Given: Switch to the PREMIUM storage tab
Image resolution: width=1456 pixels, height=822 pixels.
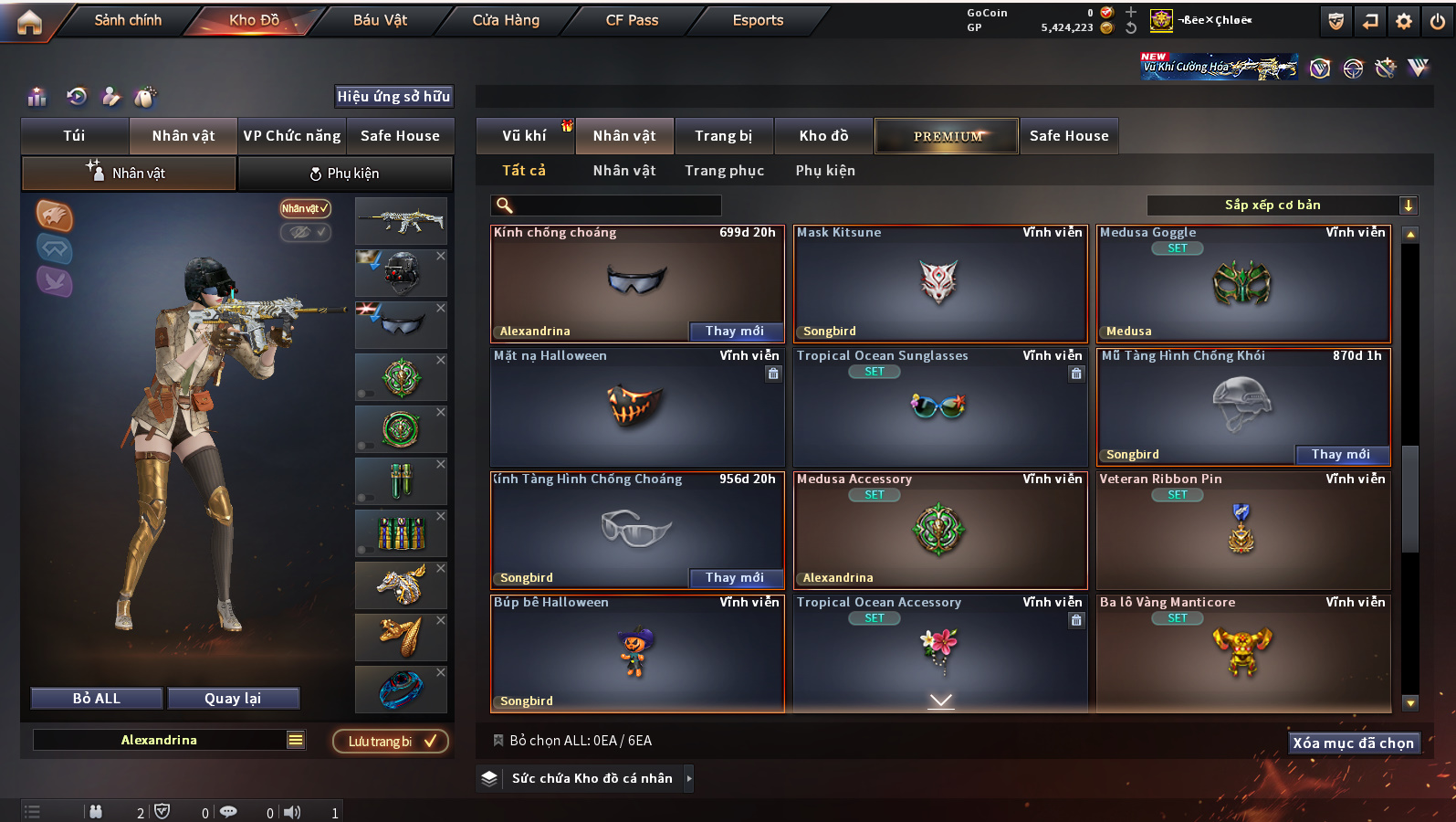Looking at the screenshot, I should tap(947, 136).
